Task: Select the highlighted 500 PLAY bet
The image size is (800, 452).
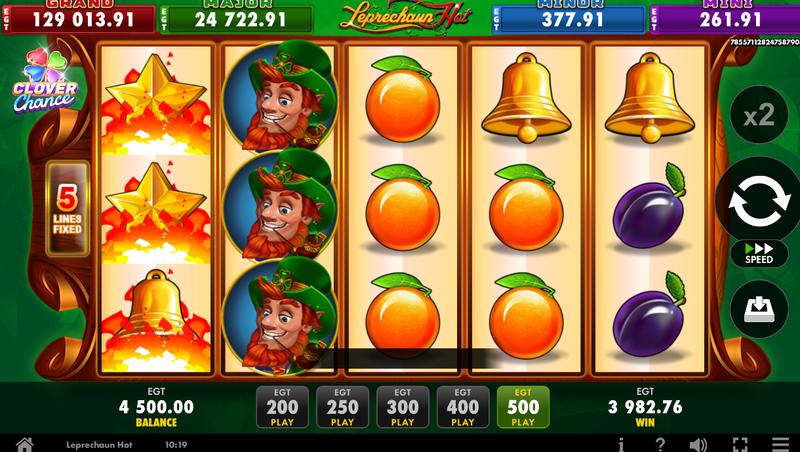Action: [523, 407]
